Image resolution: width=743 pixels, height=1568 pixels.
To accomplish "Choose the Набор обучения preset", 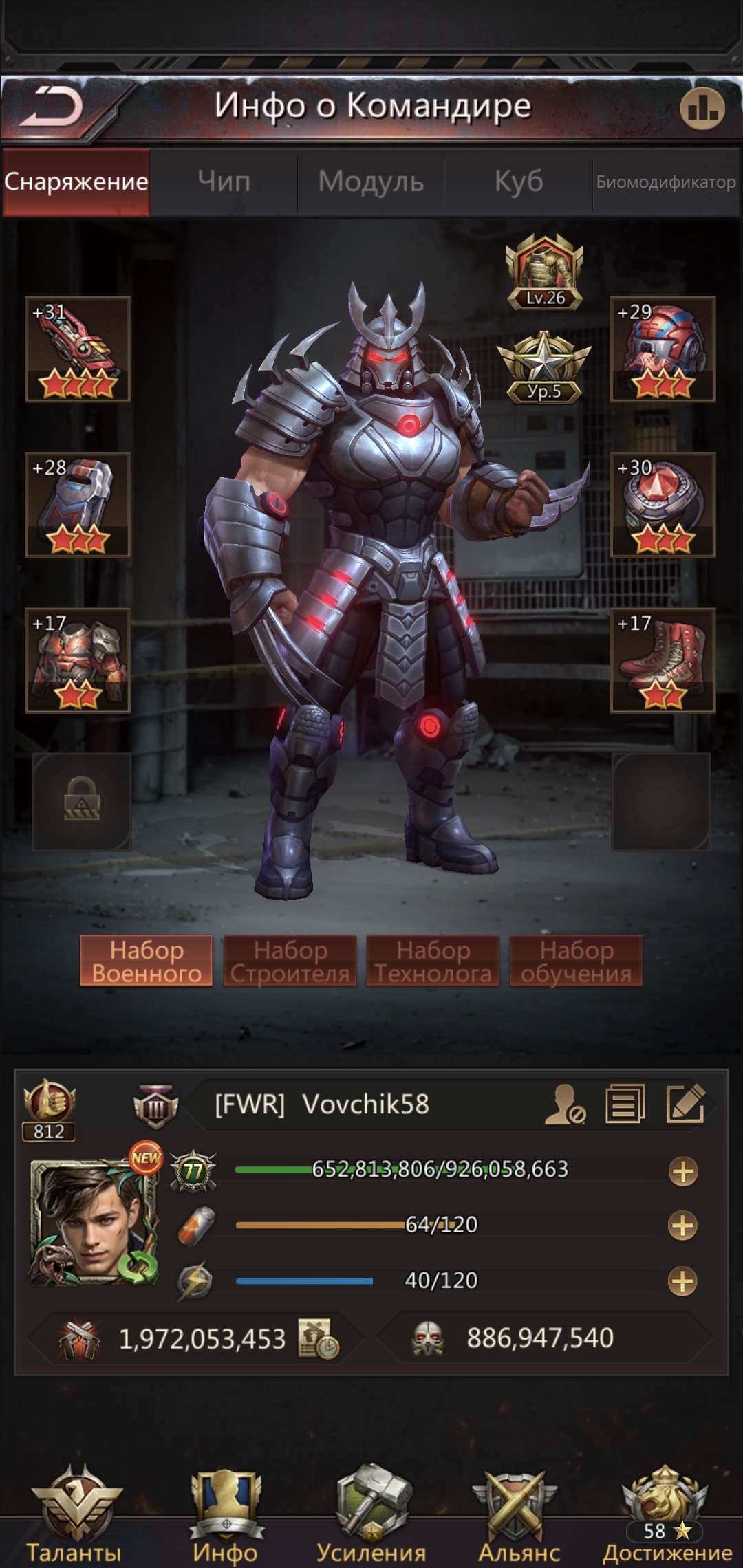I will pos(576,961).
